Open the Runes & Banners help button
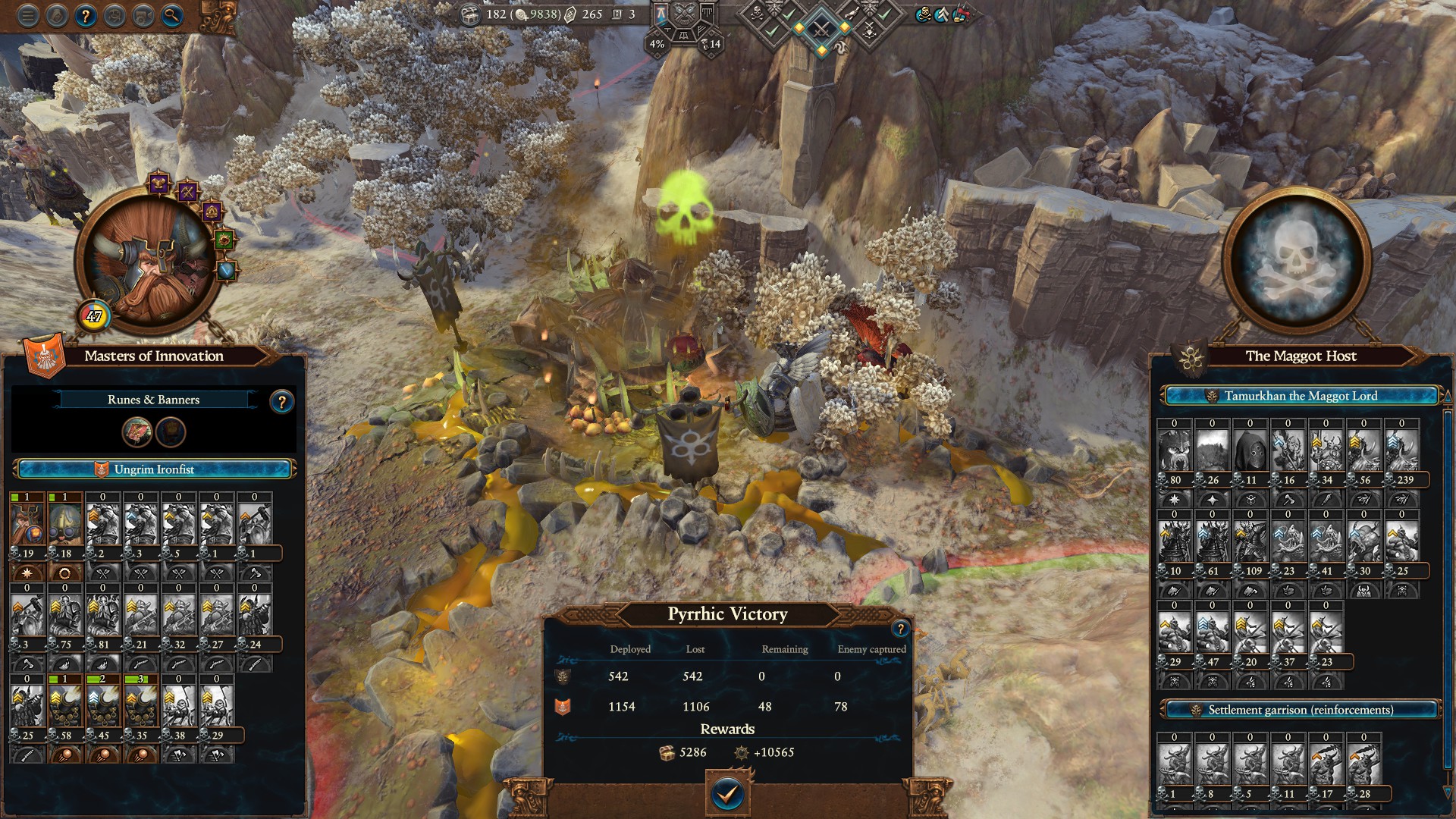This screenshot has height=819, width=1456. [281, 402]
